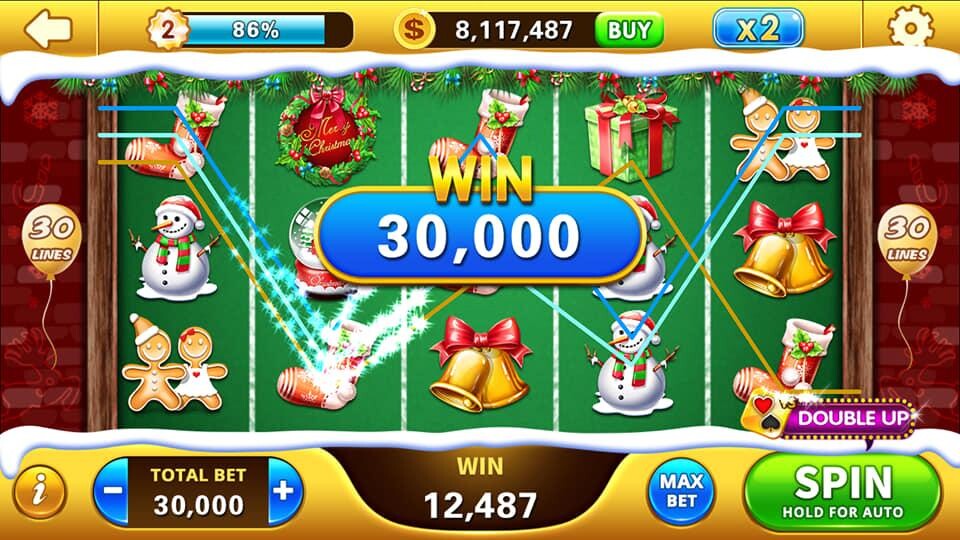
Task: Buy more coins with BUY button
Action: [629, 29]
